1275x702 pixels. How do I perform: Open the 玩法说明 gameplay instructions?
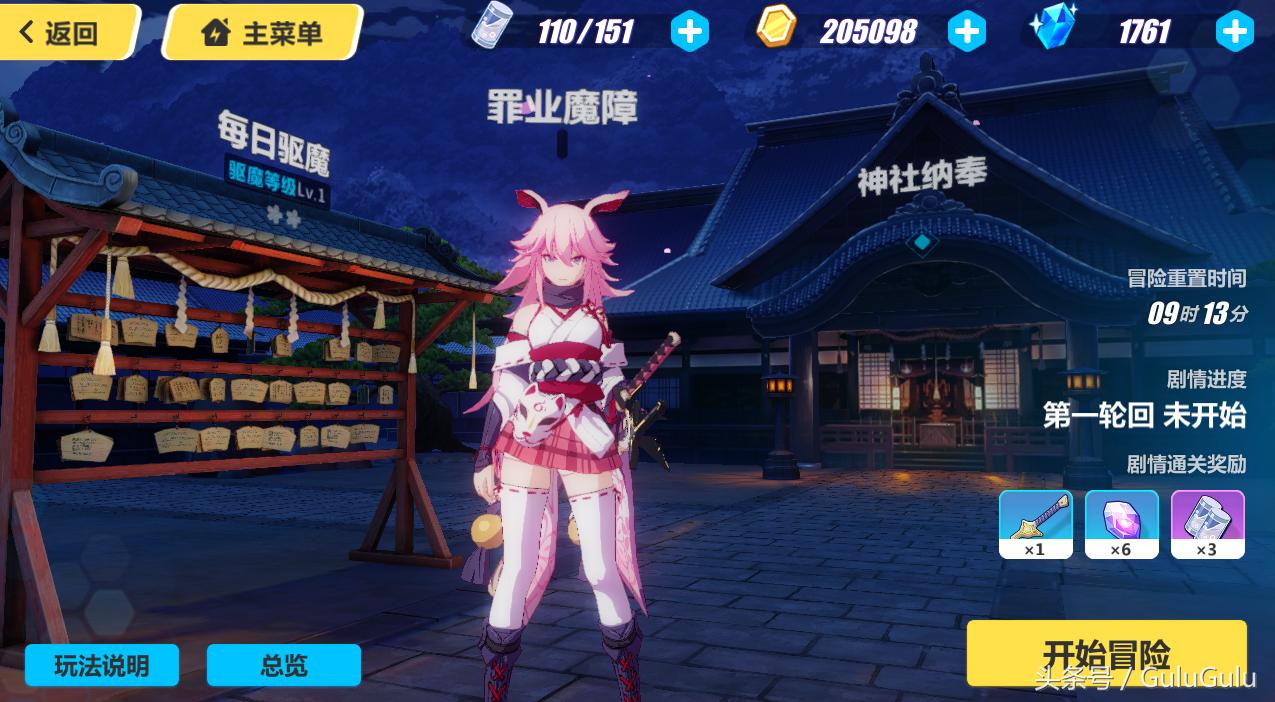point(102,666)
